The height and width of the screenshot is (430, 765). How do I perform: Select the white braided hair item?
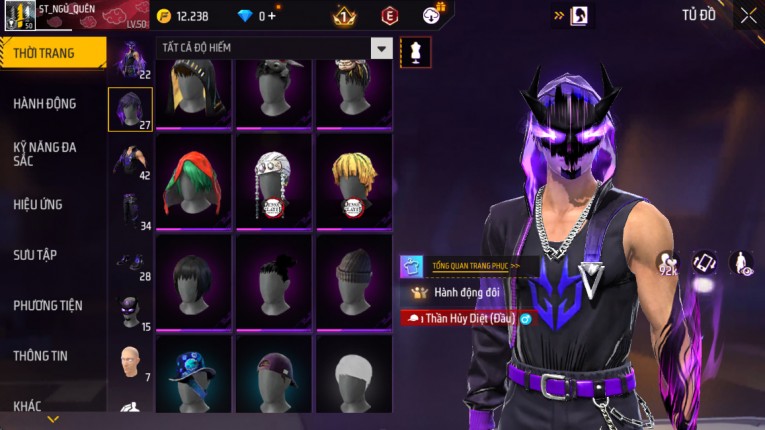tap(273, 181)
